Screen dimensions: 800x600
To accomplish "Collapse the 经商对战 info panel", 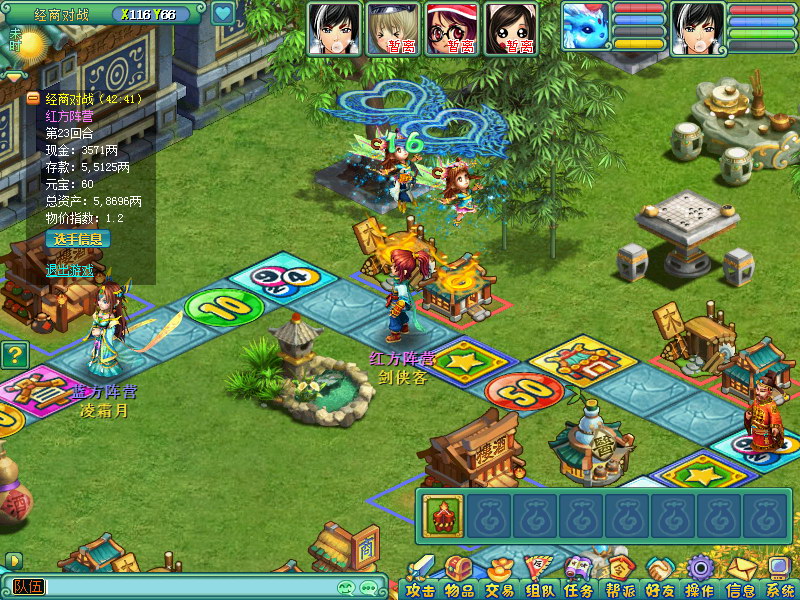I will (33, 99).
